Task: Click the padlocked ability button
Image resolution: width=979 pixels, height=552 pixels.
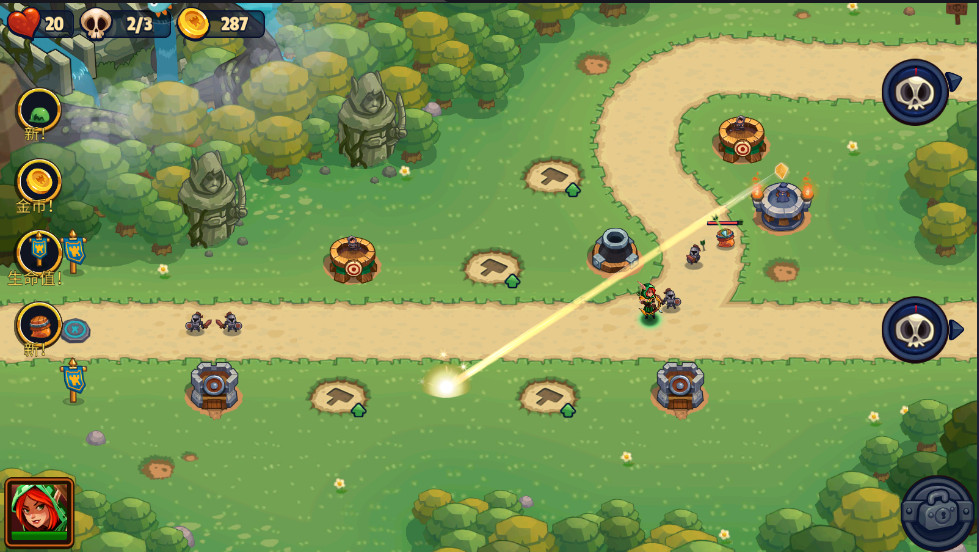Action: coord(937,512)
